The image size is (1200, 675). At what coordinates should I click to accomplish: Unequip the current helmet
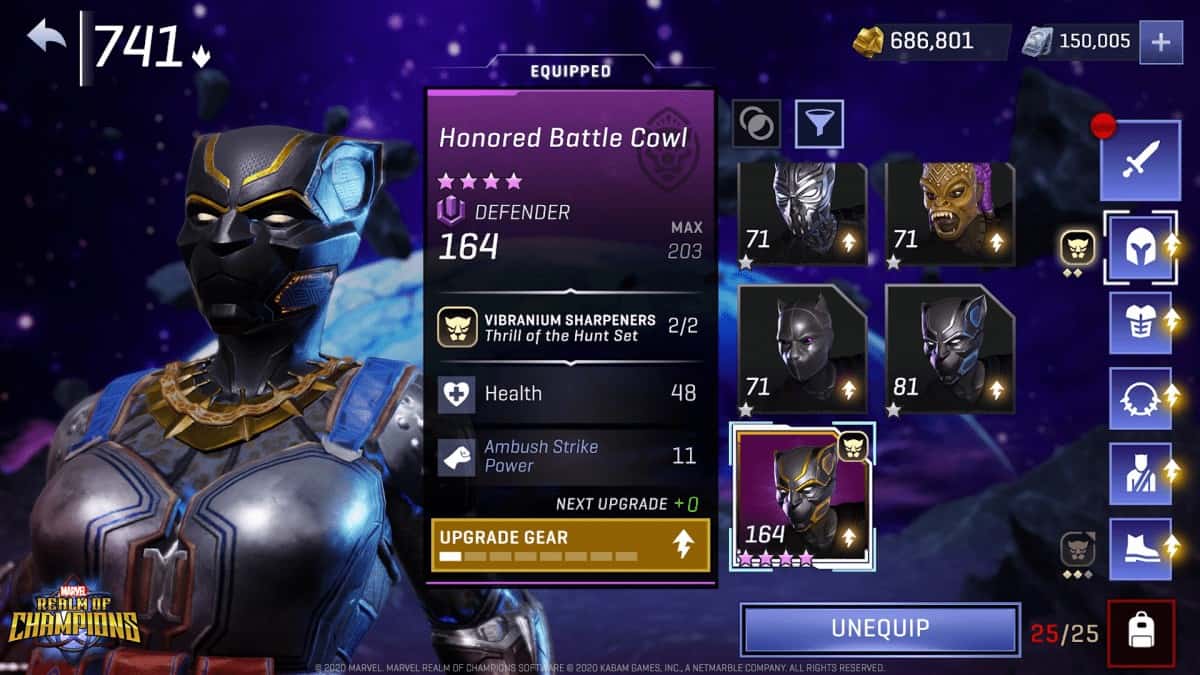tap(880, 629)
